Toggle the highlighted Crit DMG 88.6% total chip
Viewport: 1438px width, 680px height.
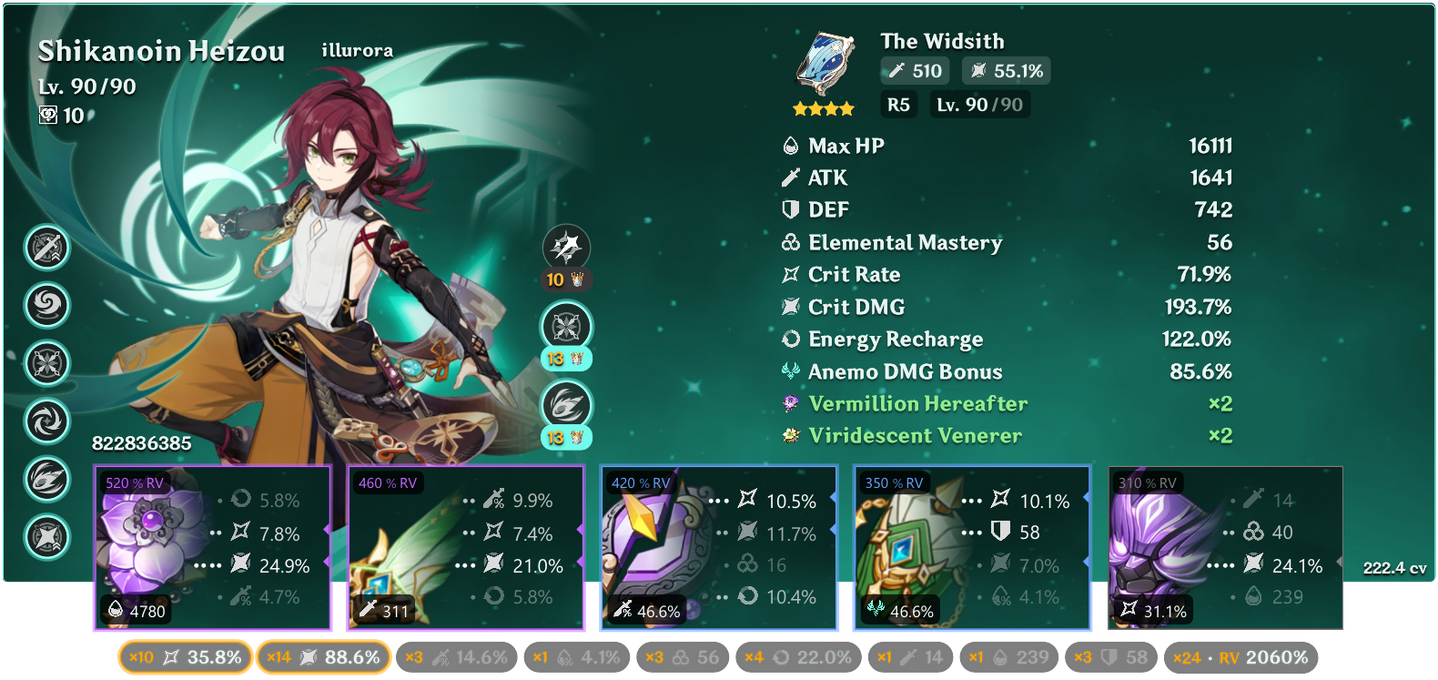tap(325, 657)
